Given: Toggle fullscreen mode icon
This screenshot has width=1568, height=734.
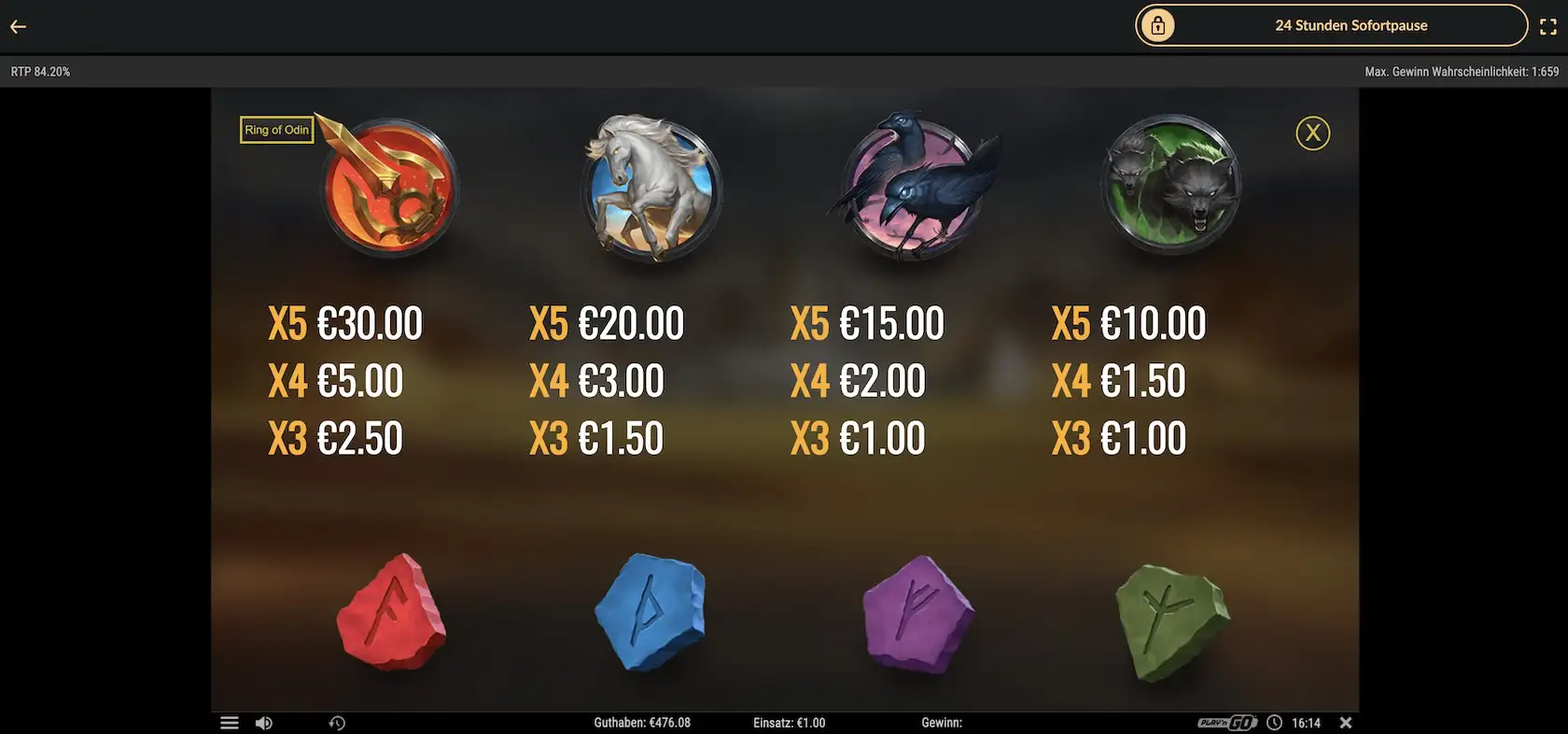Looking at the screenshot, I should (x=1547, y=26).
